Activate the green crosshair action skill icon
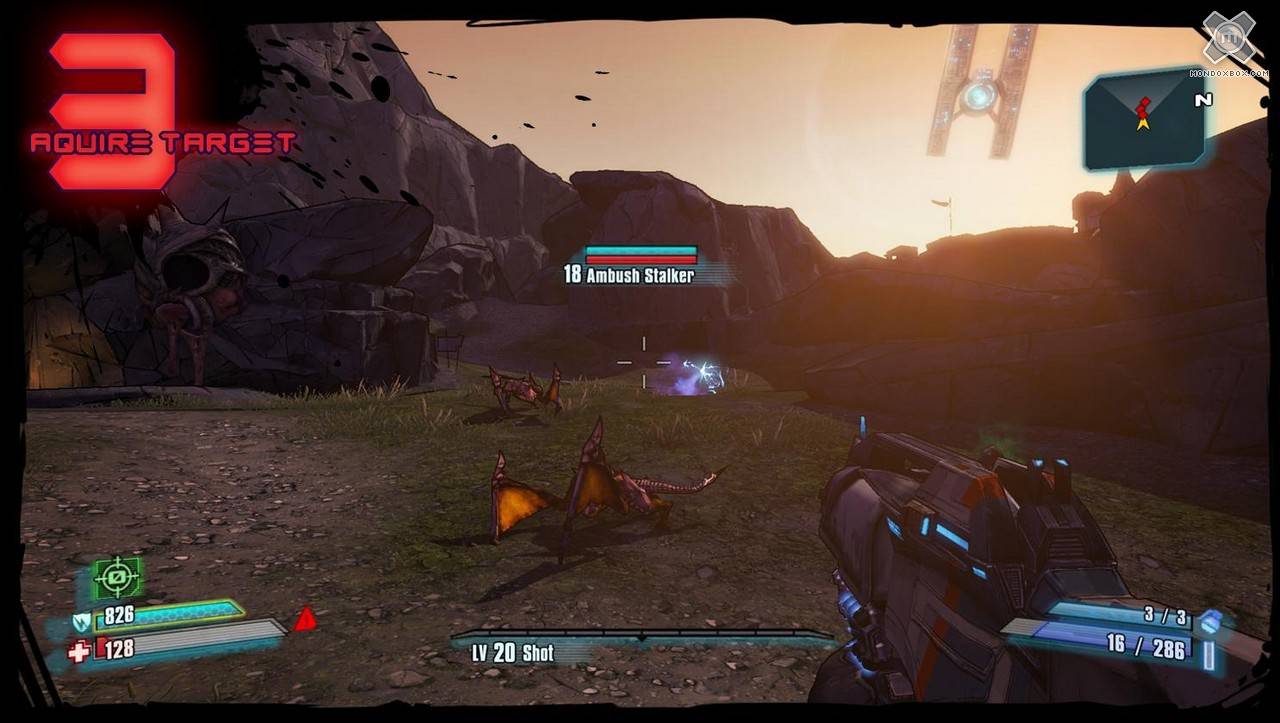 [119, 578]
